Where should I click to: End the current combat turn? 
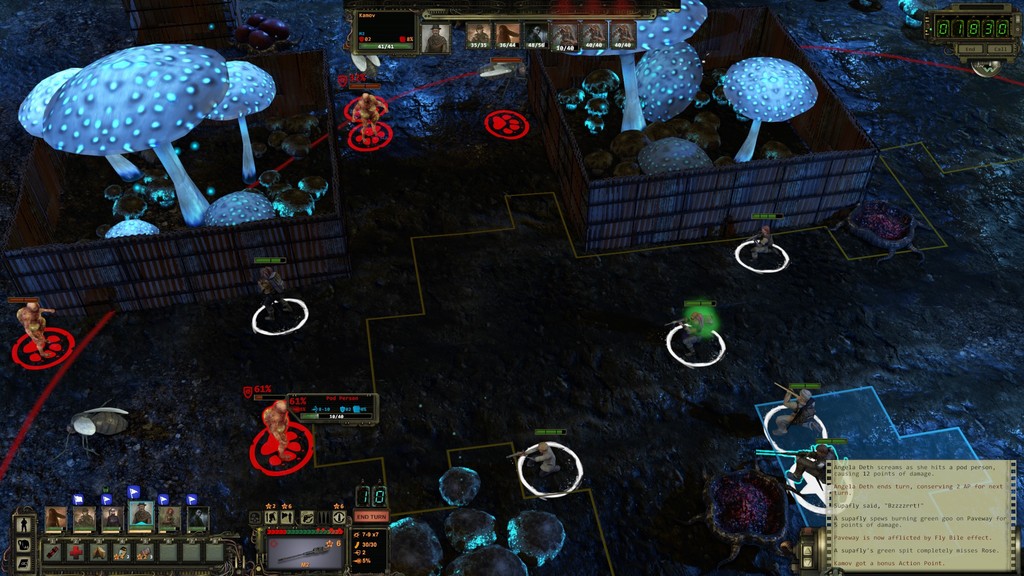pyautogui.click(x=371, y=516)
